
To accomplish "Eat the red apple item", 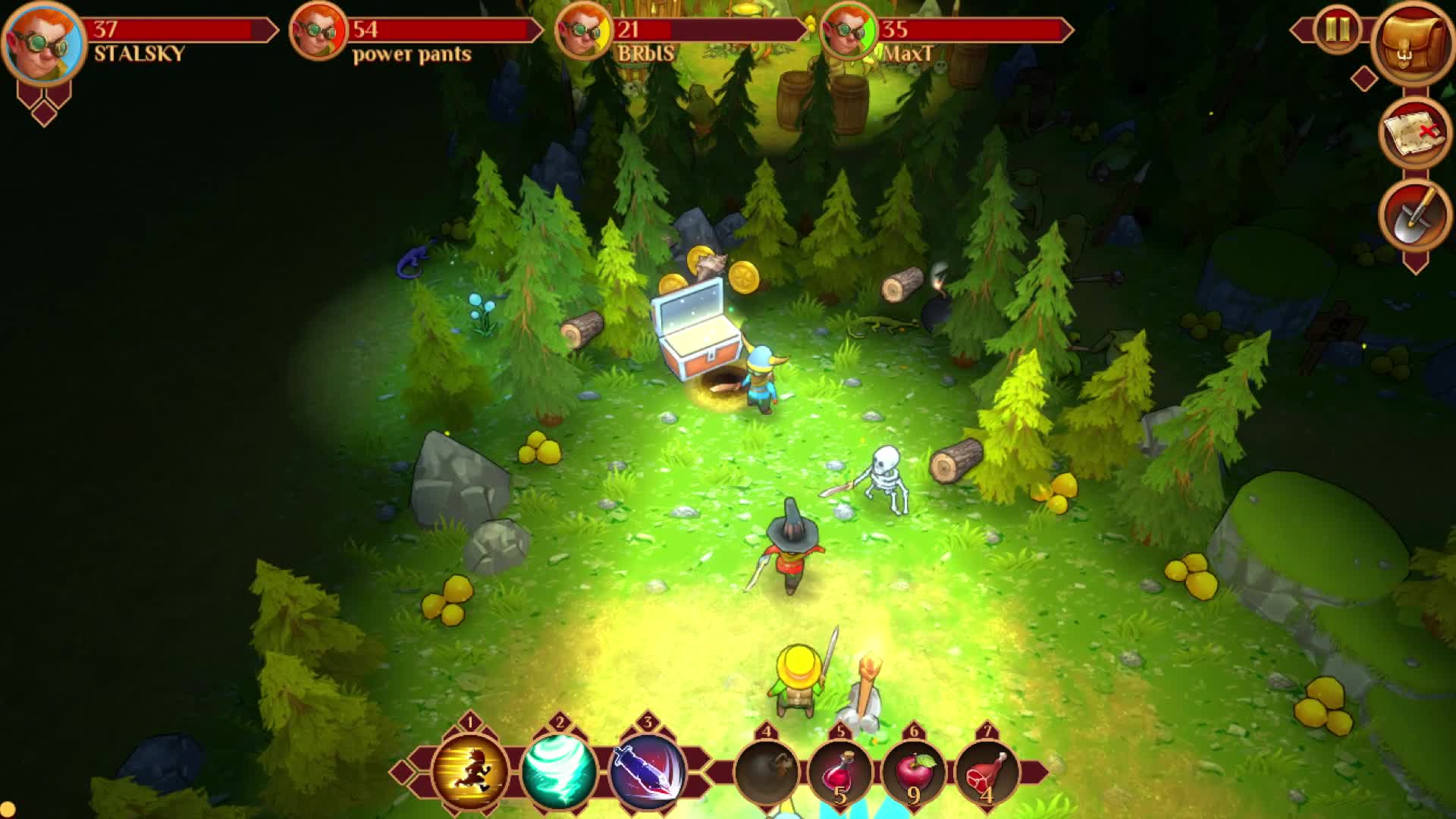I will pos(913,773).
